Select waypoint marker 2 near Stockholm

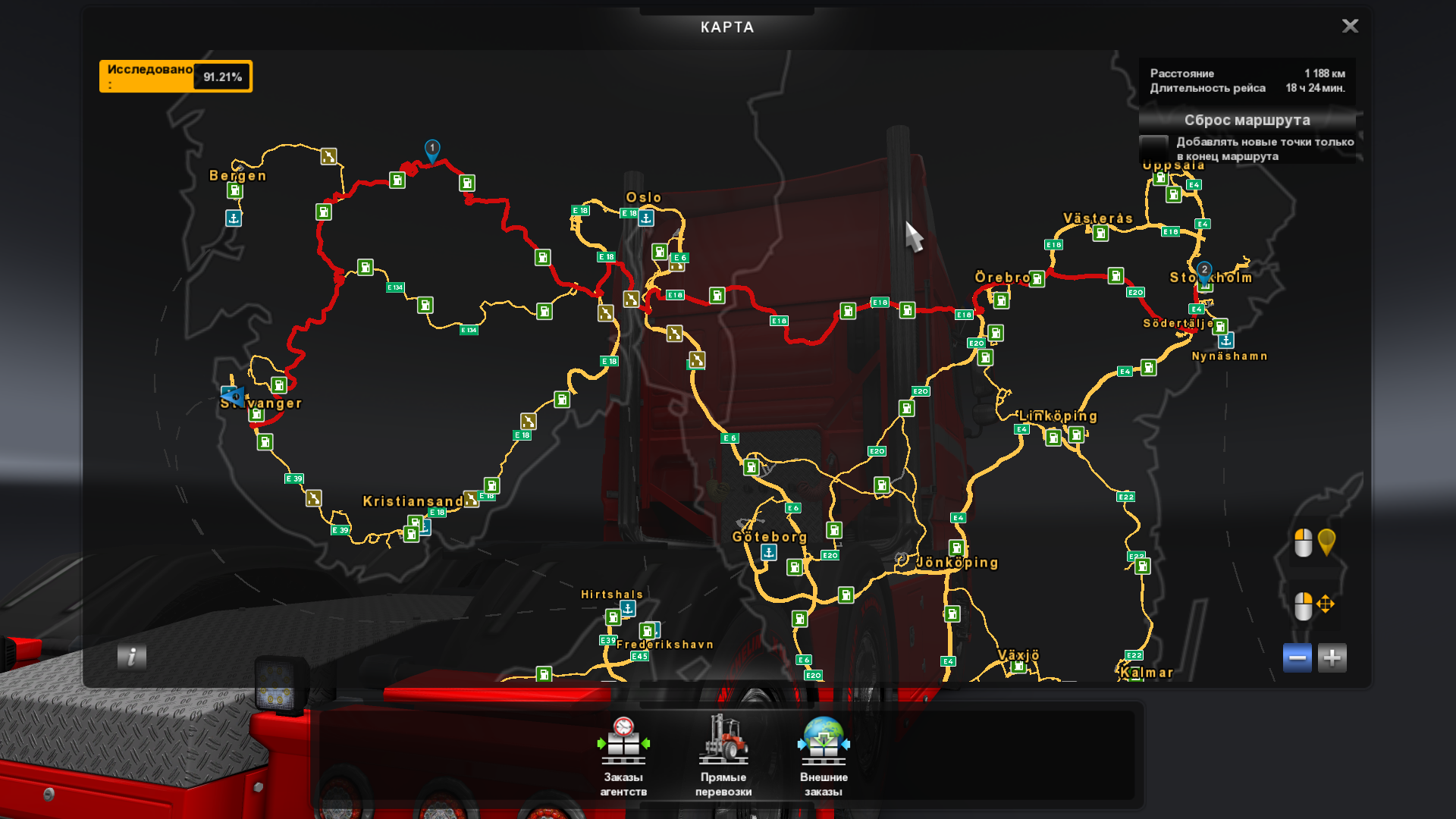1204,271
